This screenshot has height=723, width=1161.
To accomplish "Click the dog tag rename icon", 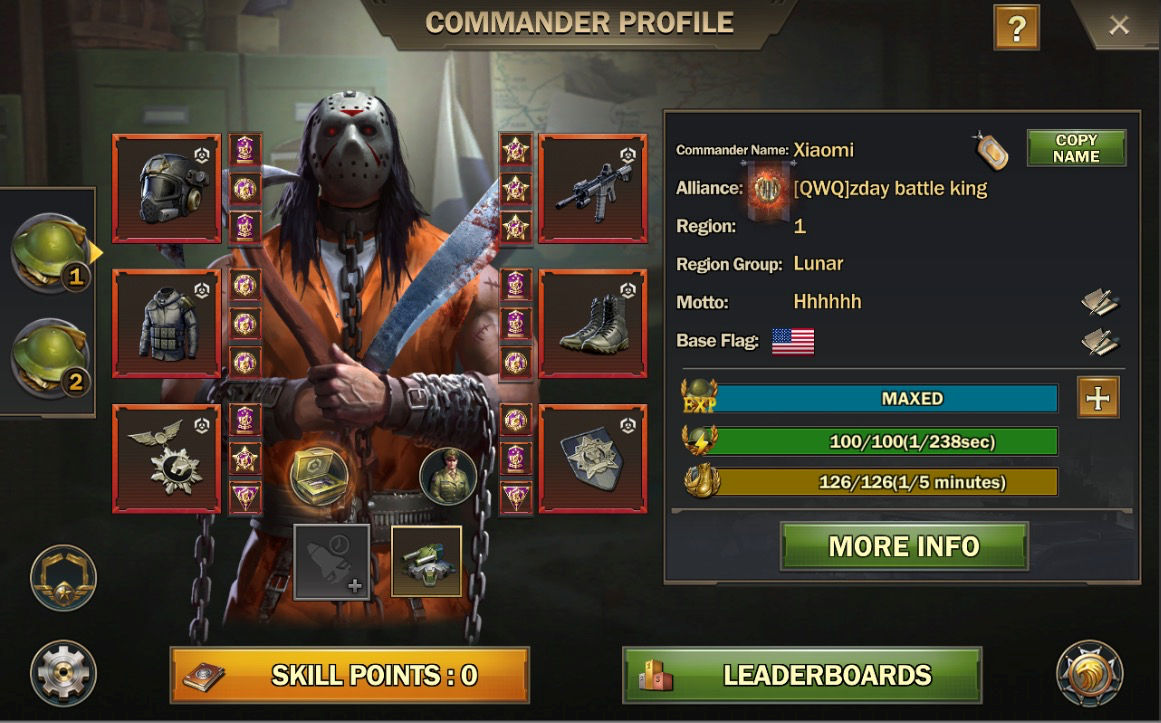I will (992, 150).
